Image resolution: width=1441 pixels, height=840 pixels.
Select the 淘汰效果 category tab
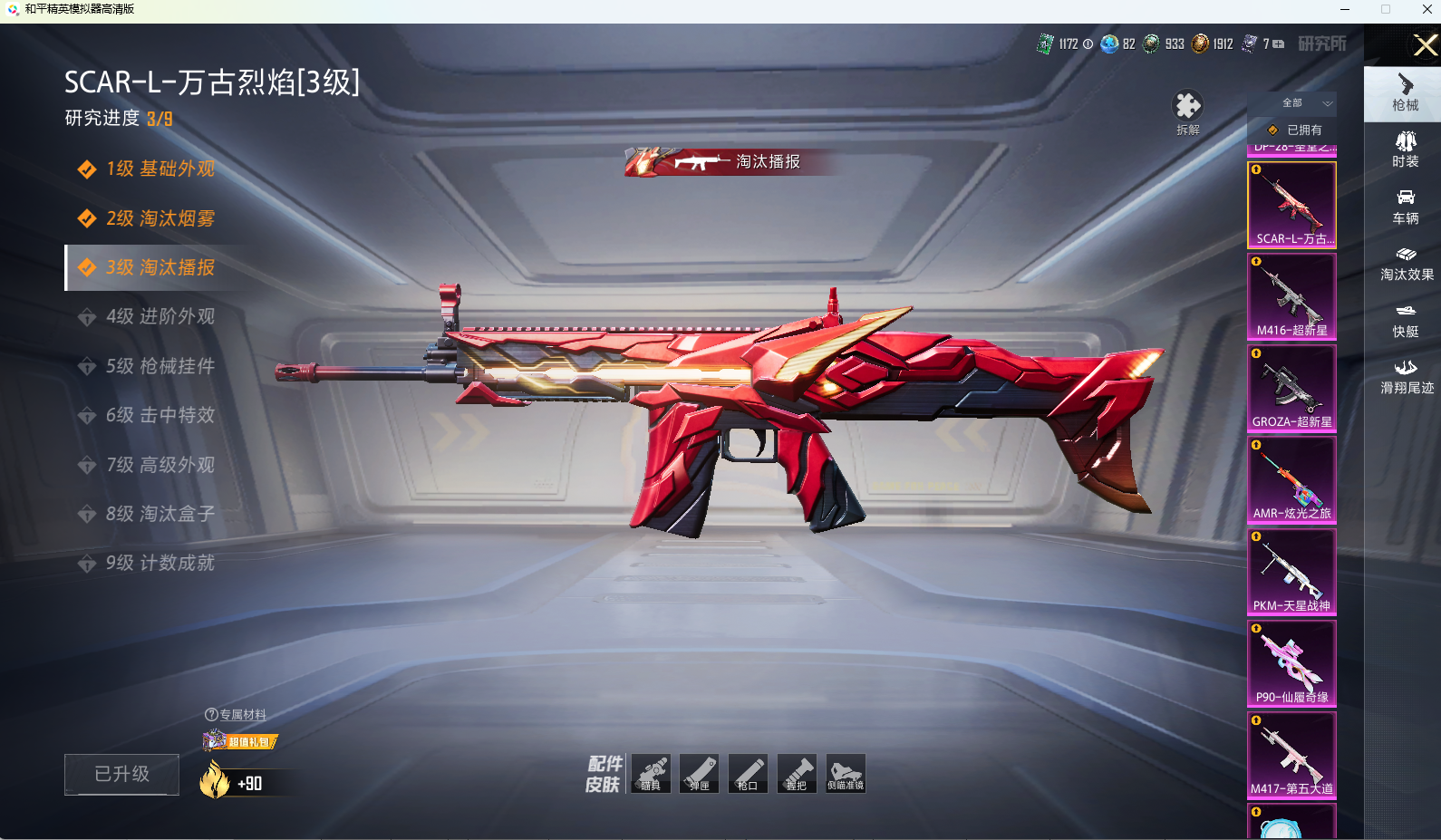coord(1406,263)
